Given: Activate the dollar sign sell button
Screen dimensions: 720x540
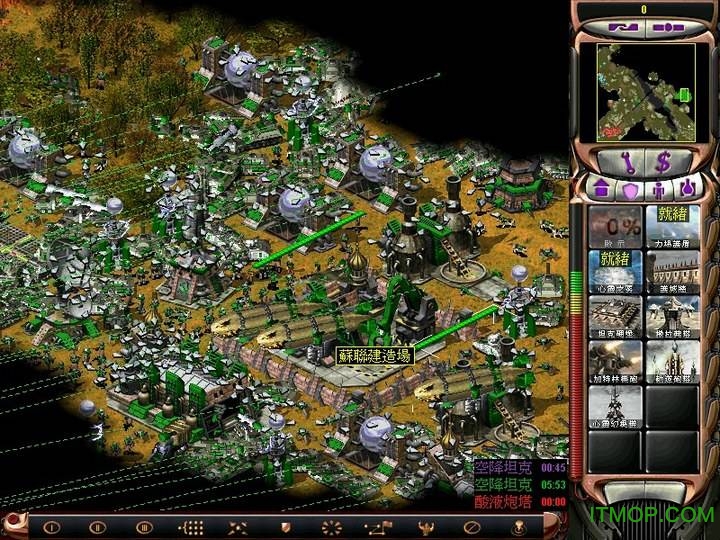Looking at the screenshot, I should [x=662, y=161].
